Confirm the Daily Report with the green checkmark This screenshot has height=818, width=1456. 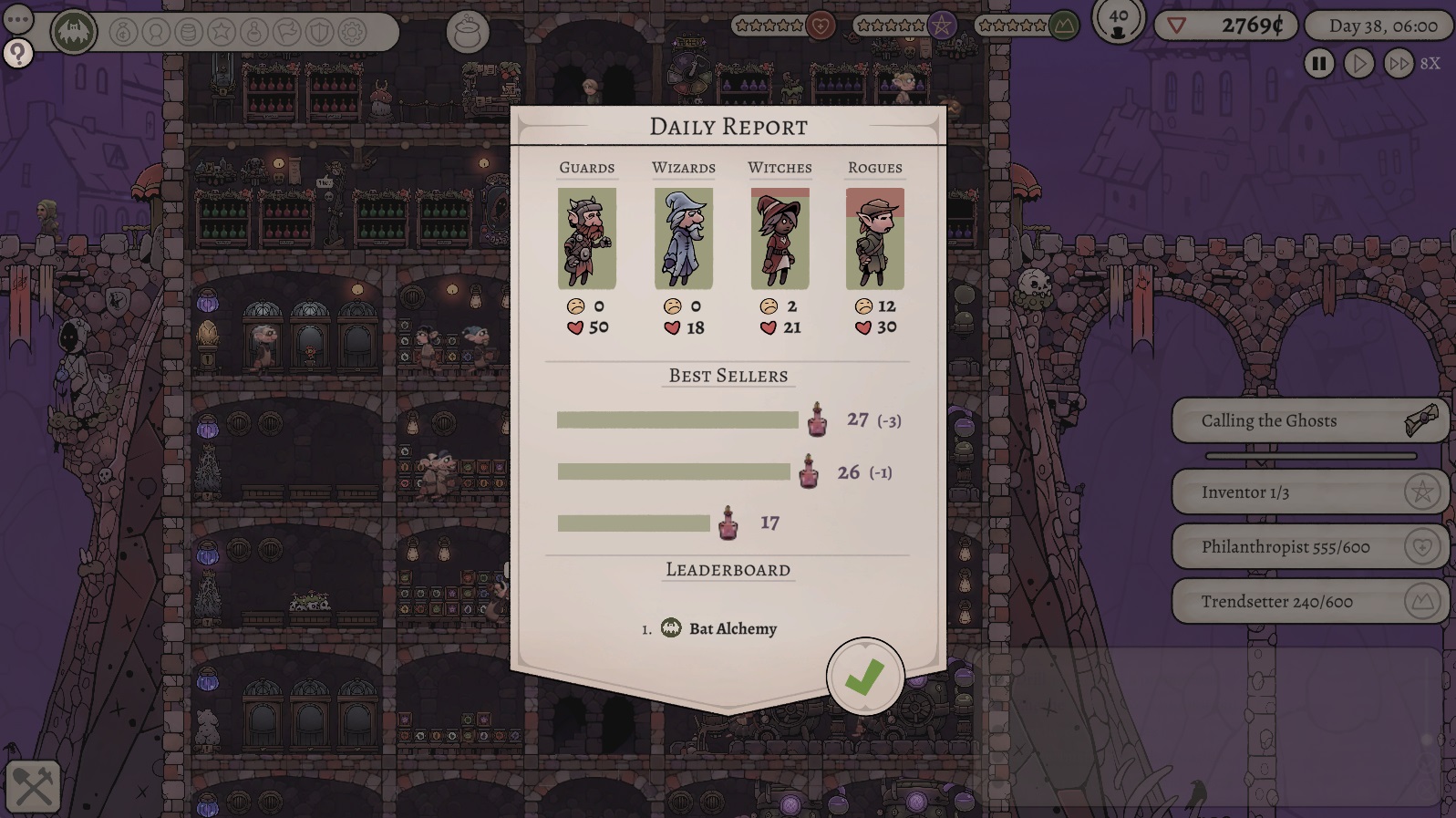tap(864, 677)
